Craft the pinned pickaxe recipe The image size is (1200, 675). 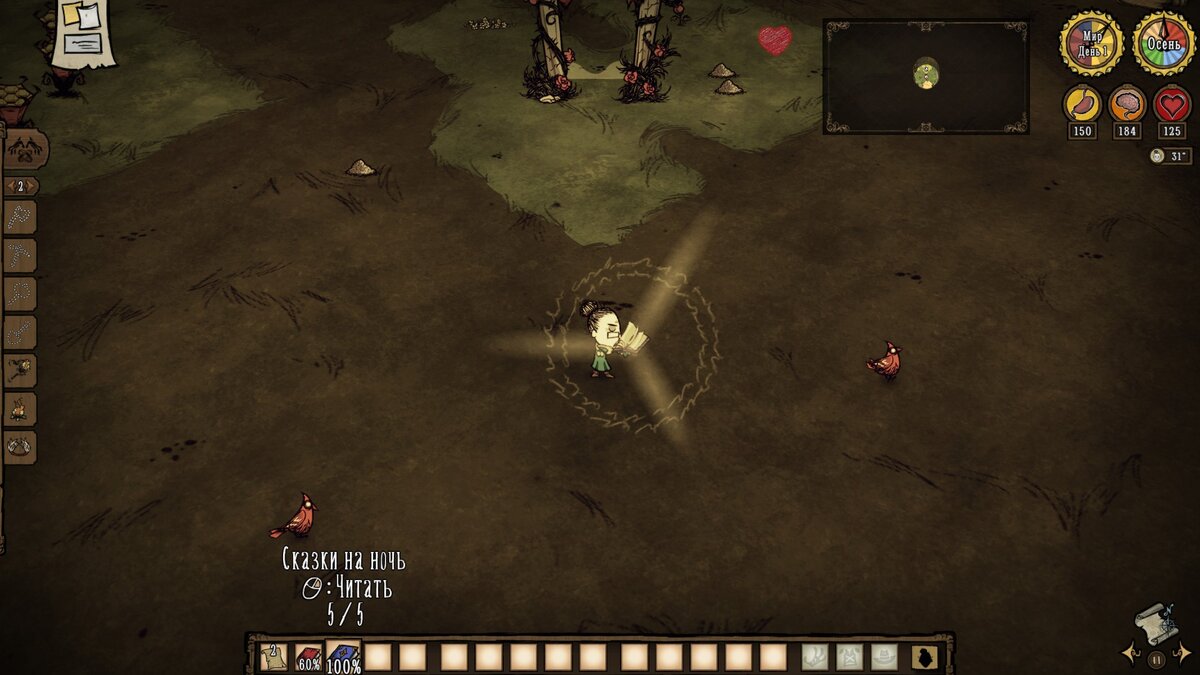[x=21, y=255]
